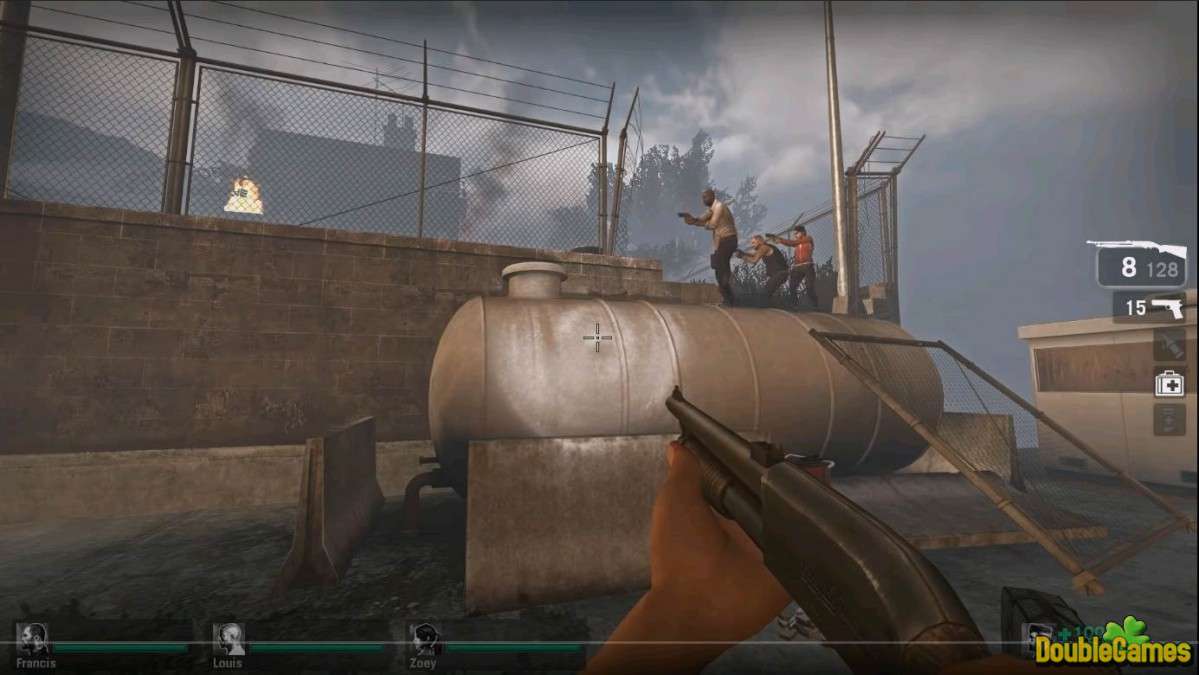Select the pump shotgun weapon slot
This screenshot has height=675, width=1199.
pos(1141,263)
